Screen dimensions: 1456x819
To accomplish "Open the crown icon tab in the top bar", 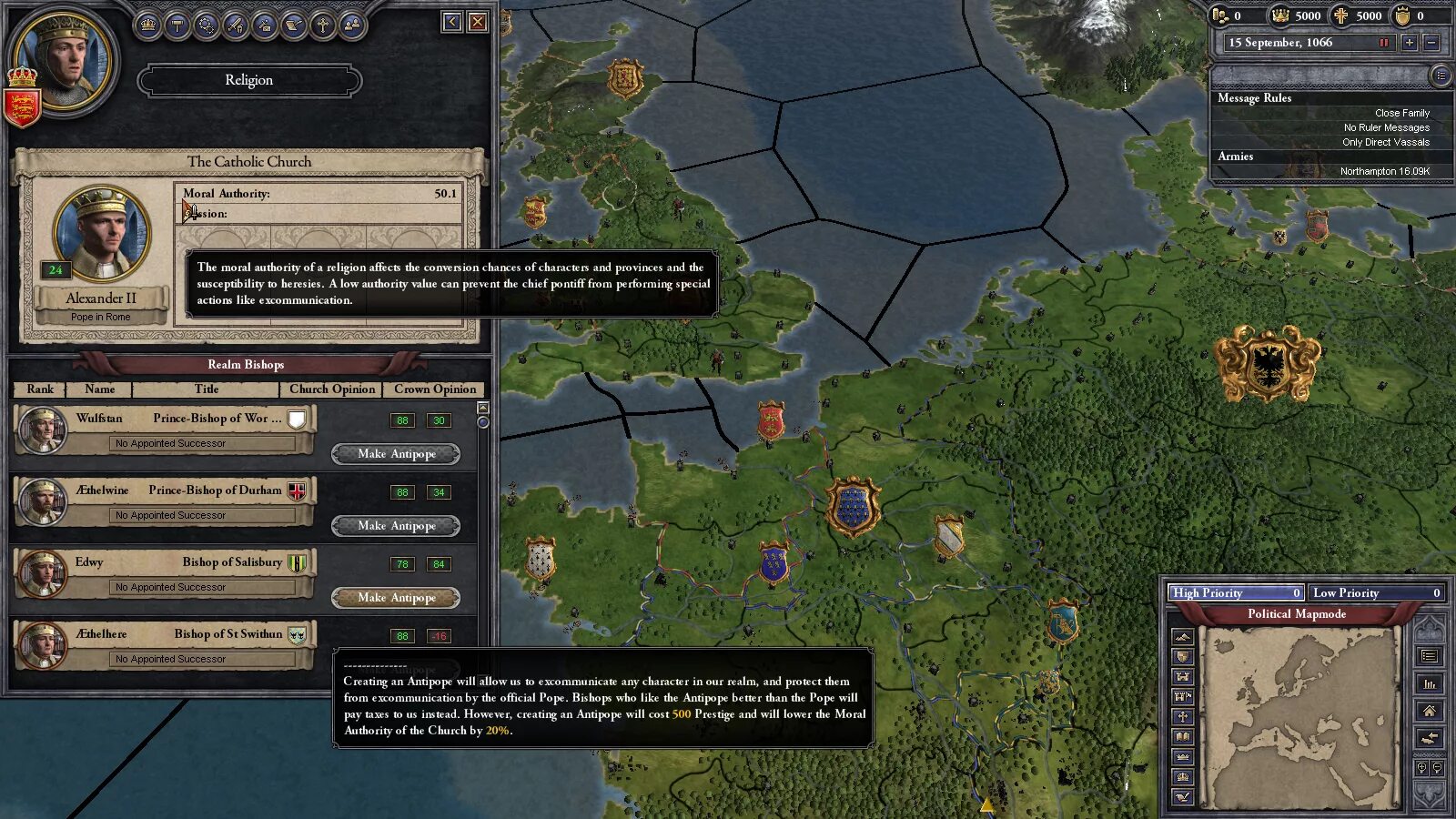I will coord(147,25).
